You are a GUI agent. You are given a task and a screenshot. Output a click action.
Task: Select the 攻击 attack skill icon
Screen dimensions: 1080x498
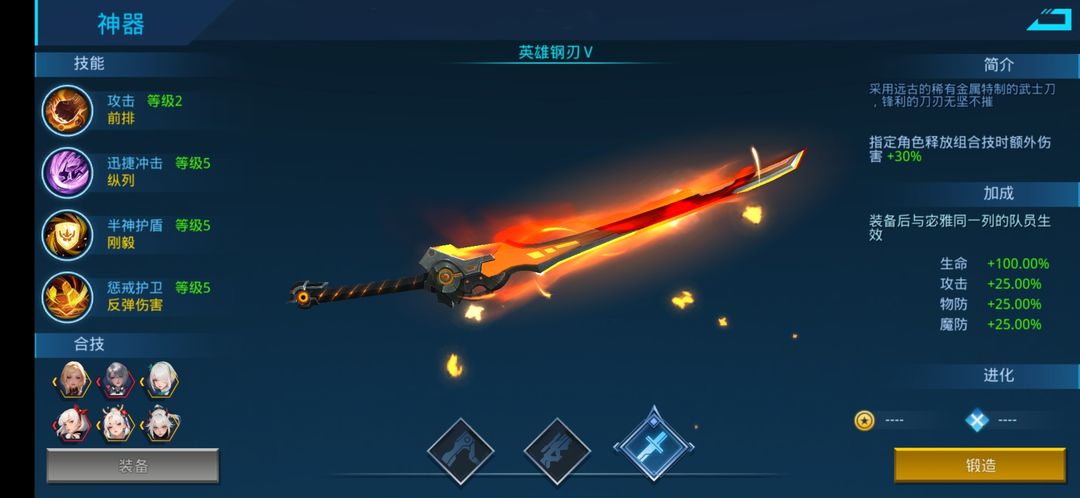click(67, 110)
